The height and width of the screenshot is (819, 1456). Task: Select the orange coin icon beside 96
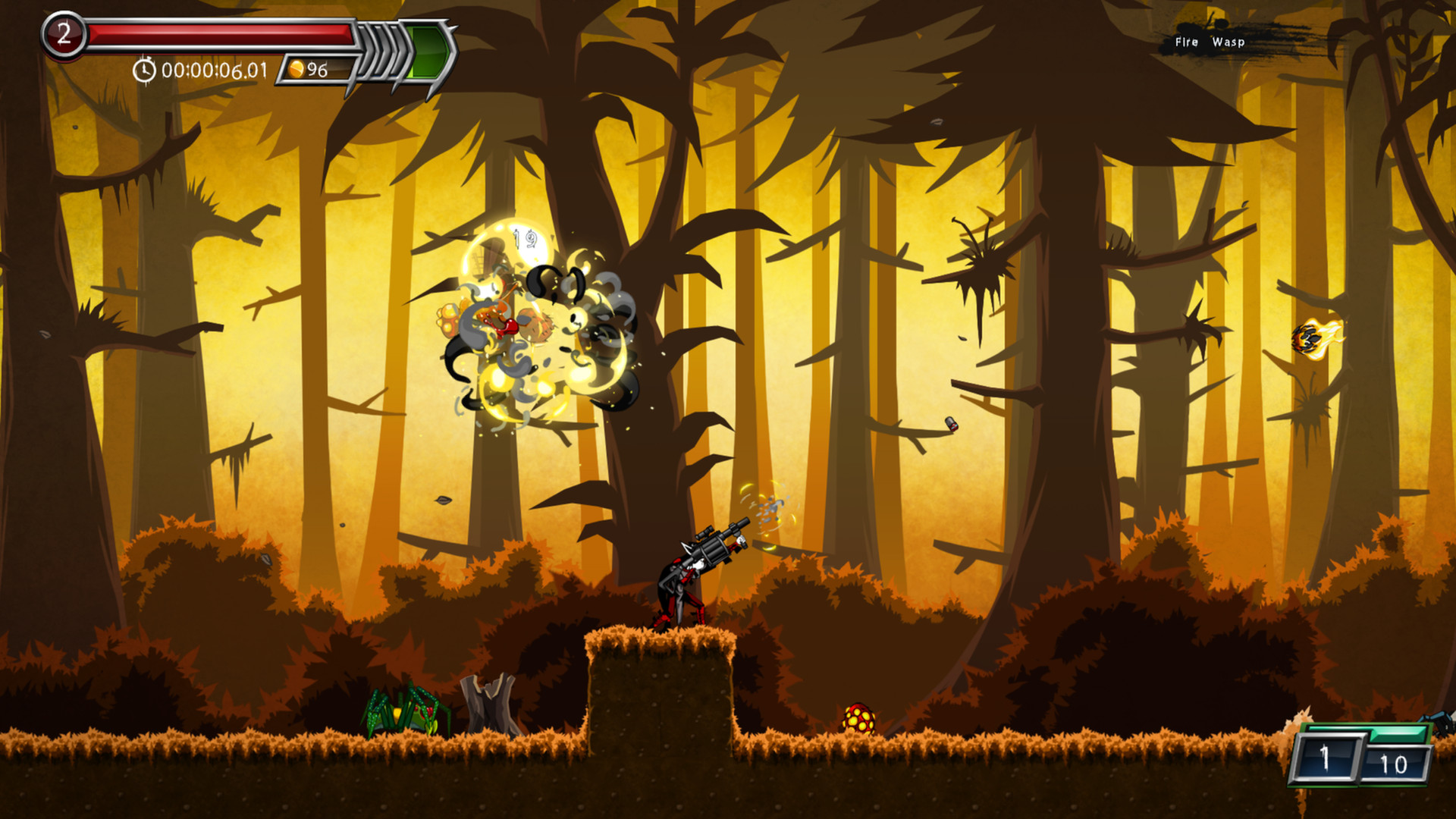click(x=297, y=70)
